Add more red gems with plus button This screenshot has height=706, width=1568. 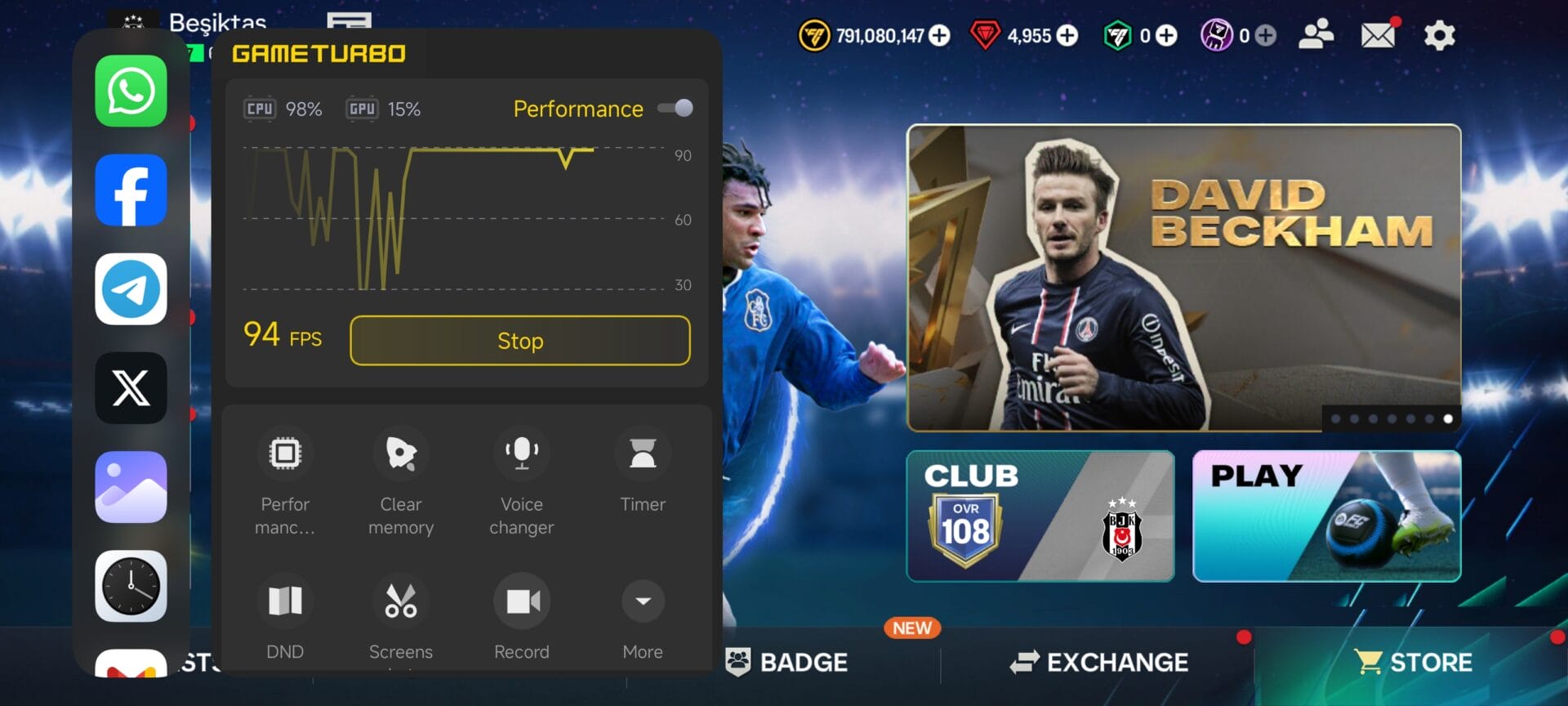[x=1067, y=35]
